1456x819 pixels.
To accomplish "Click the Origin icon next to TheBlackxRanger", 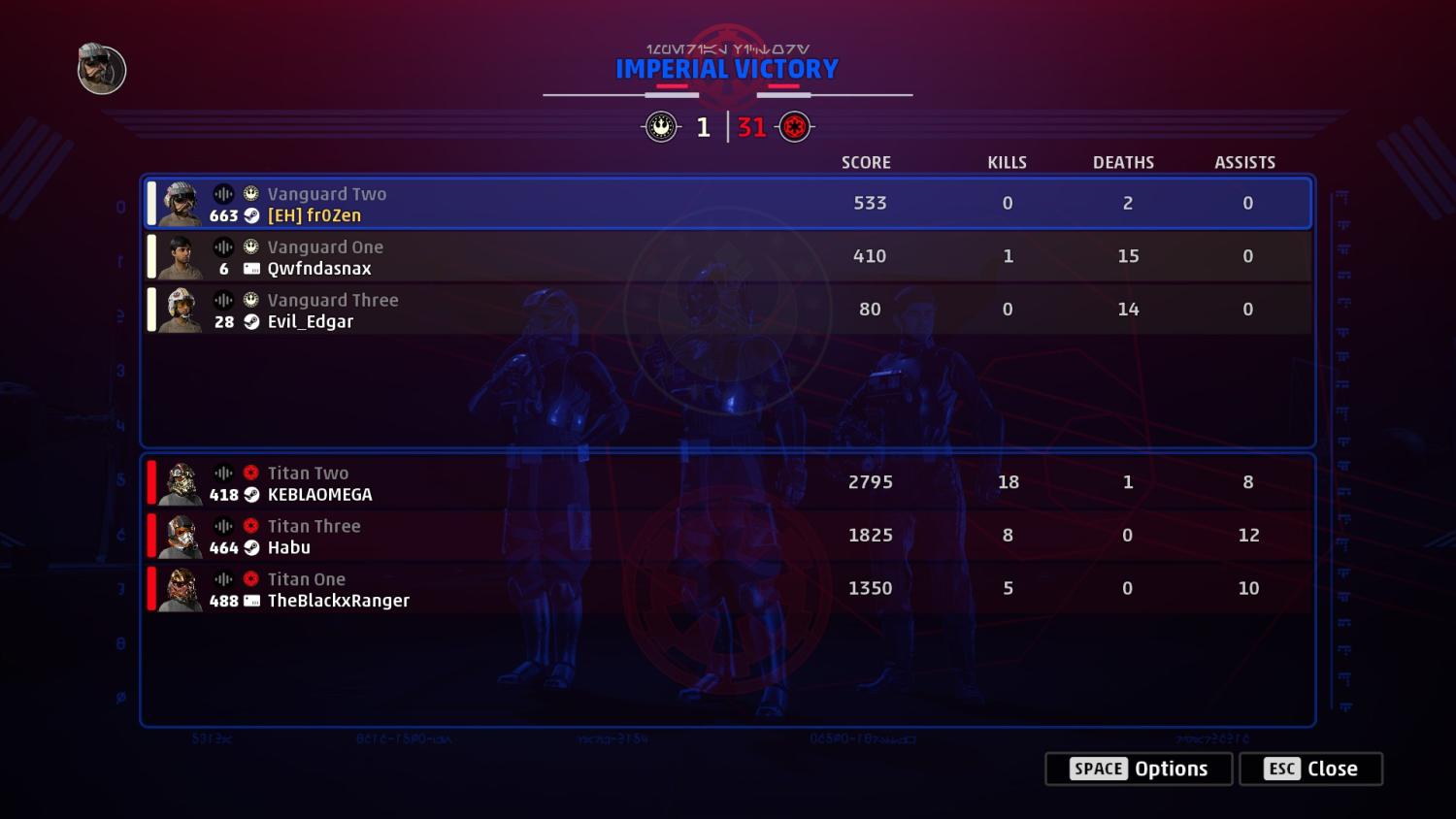I will 250,601.
